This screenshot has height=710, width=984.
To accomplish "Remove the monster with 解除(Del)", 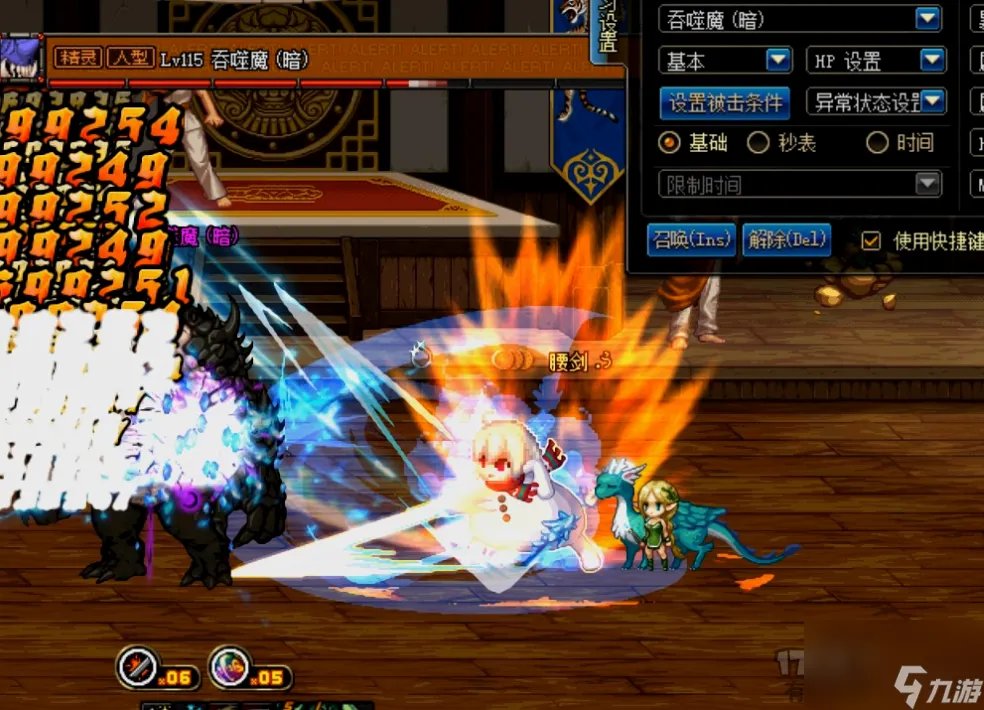I will tap(787, 240).
